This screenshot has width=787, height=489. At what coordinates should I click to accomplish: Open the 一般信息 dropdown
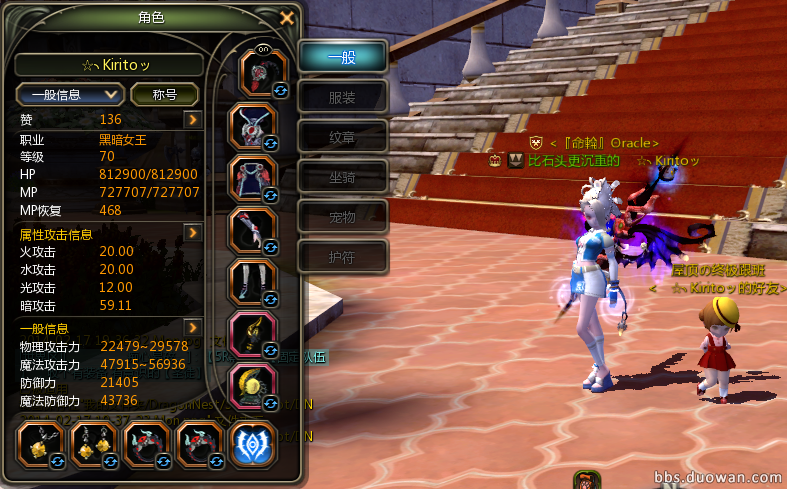point(70,94)
